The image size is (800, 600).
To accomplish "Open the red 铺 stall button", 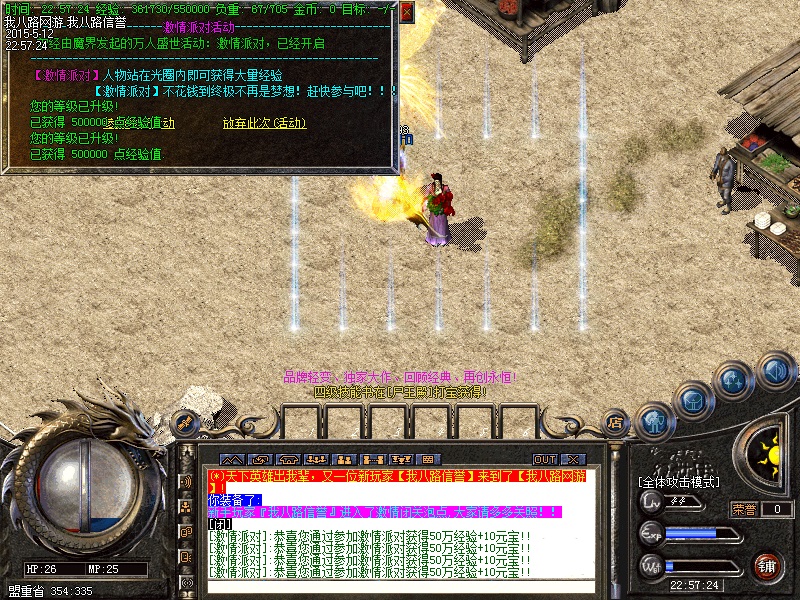I will [x=768, y=565].
